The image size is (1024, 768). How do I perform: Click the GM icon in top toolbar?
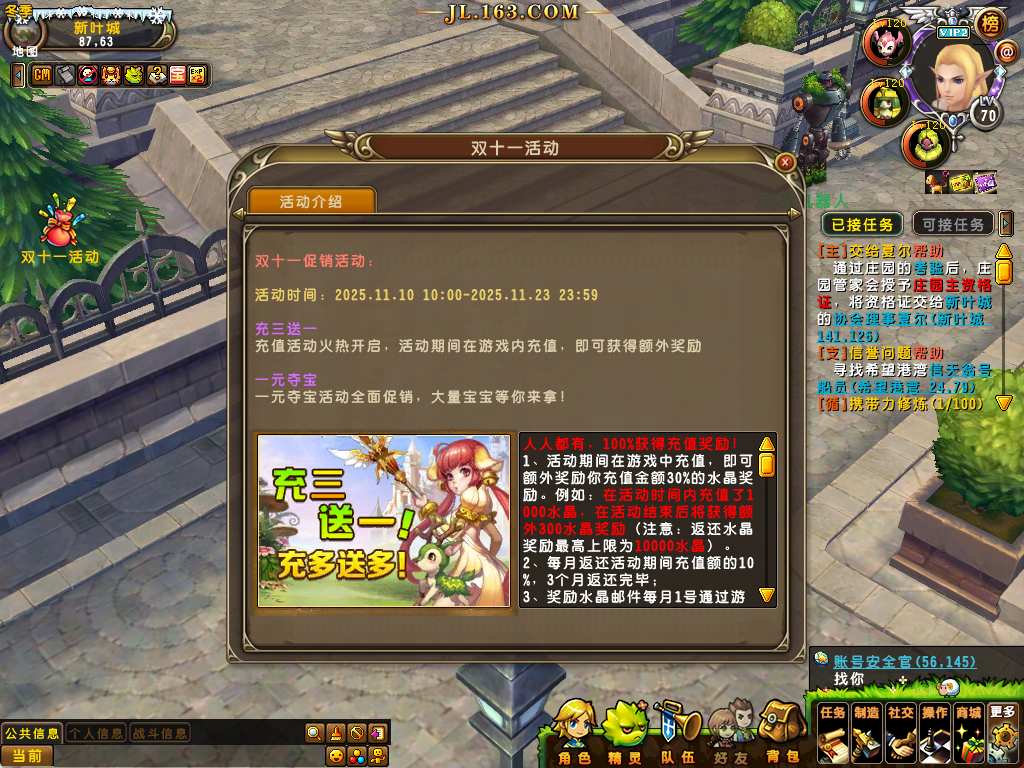pos(42,74)
